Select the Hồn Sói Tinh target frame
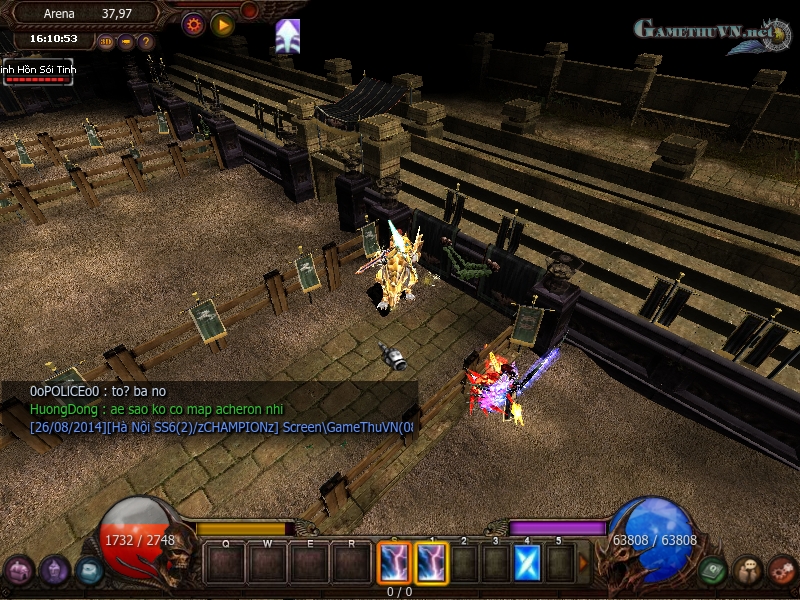The width and height of the screenshot is (800, 600). click(x=37, y=71)
